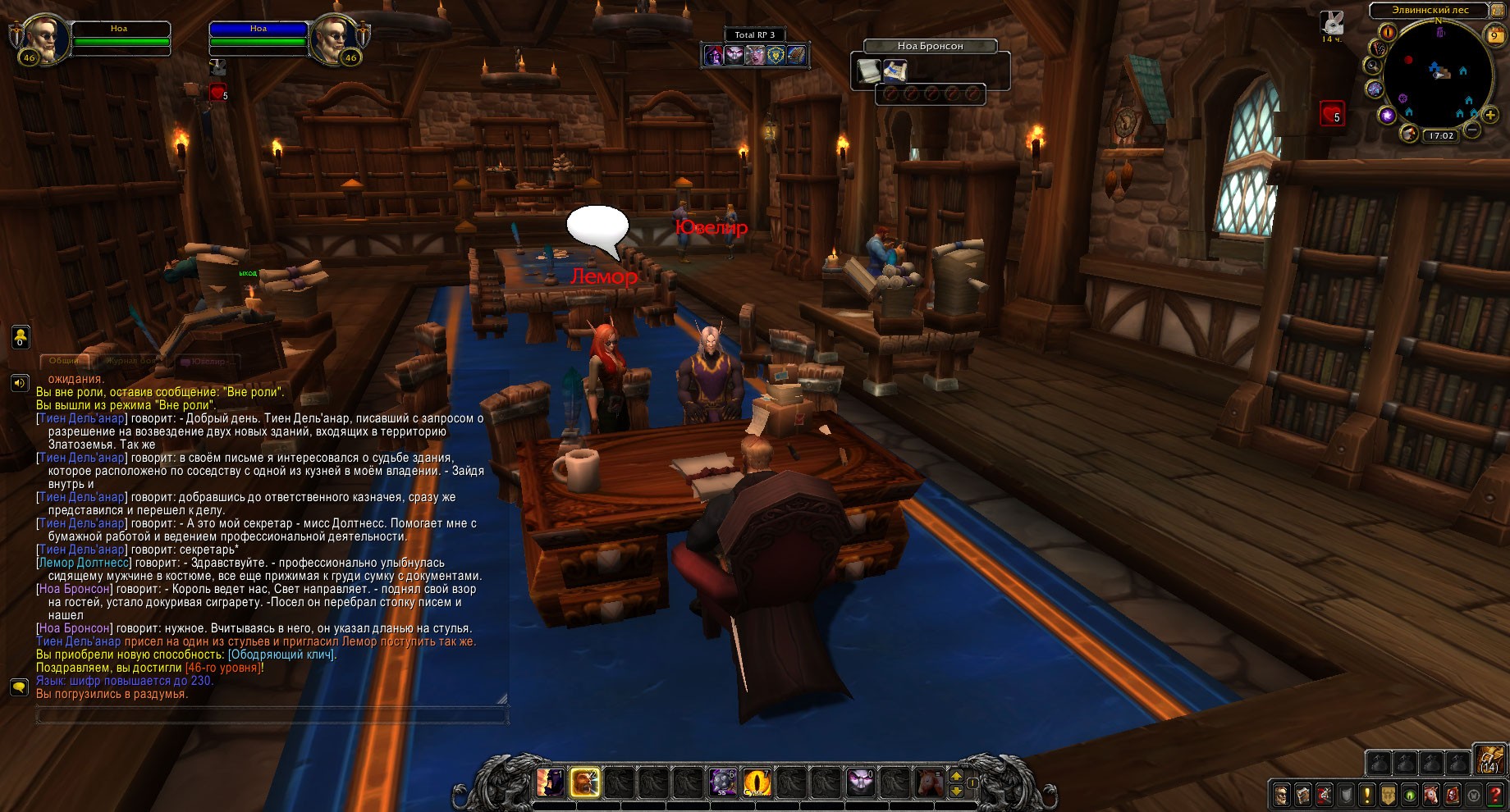This screenshot has width=1510, height=812.
Task: Open the quest log exclamation mark button
Action: [x=1366, y=795]
